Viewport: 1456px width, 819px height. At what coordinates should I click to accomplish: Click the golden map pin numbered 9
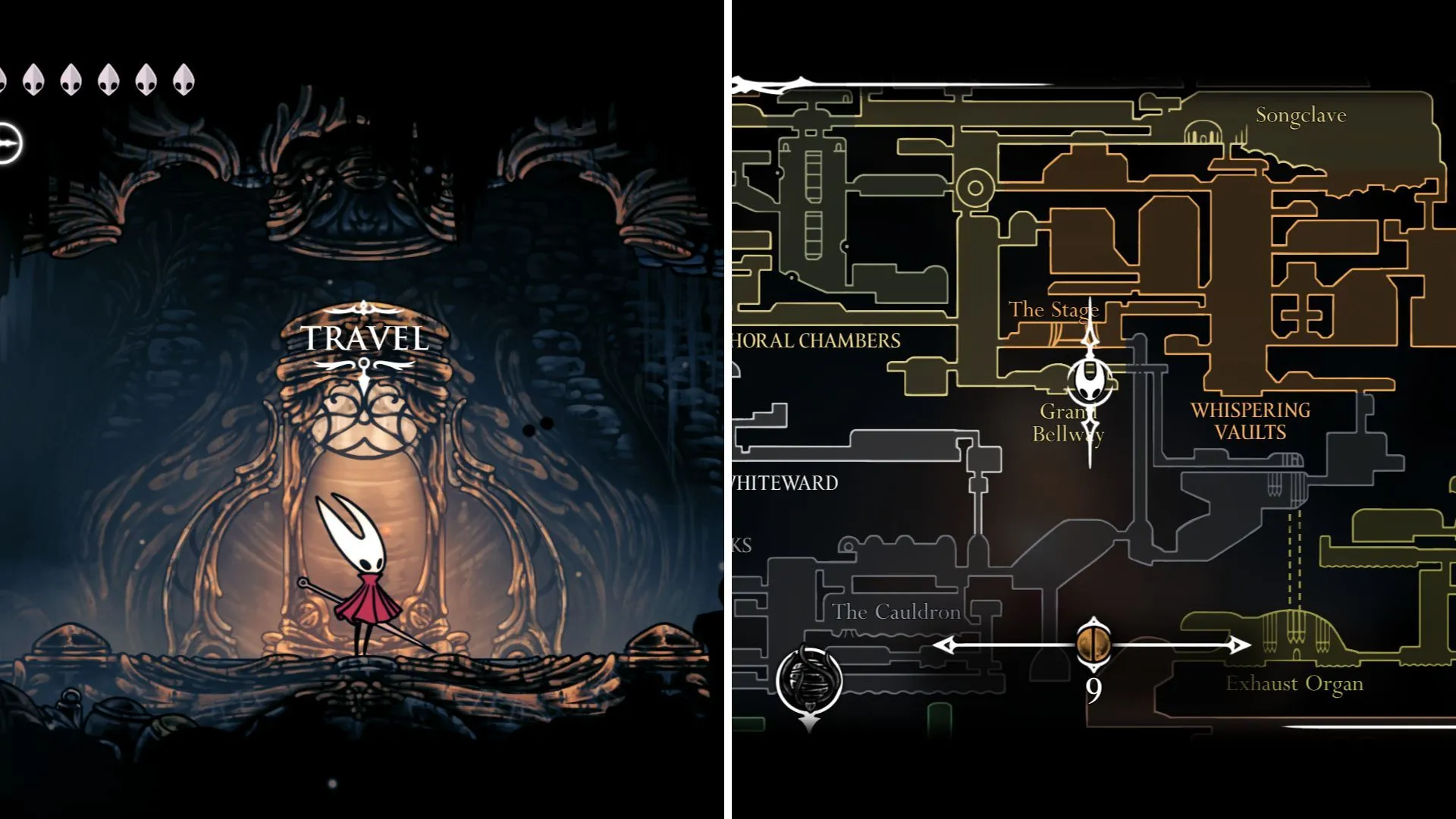1093,645
